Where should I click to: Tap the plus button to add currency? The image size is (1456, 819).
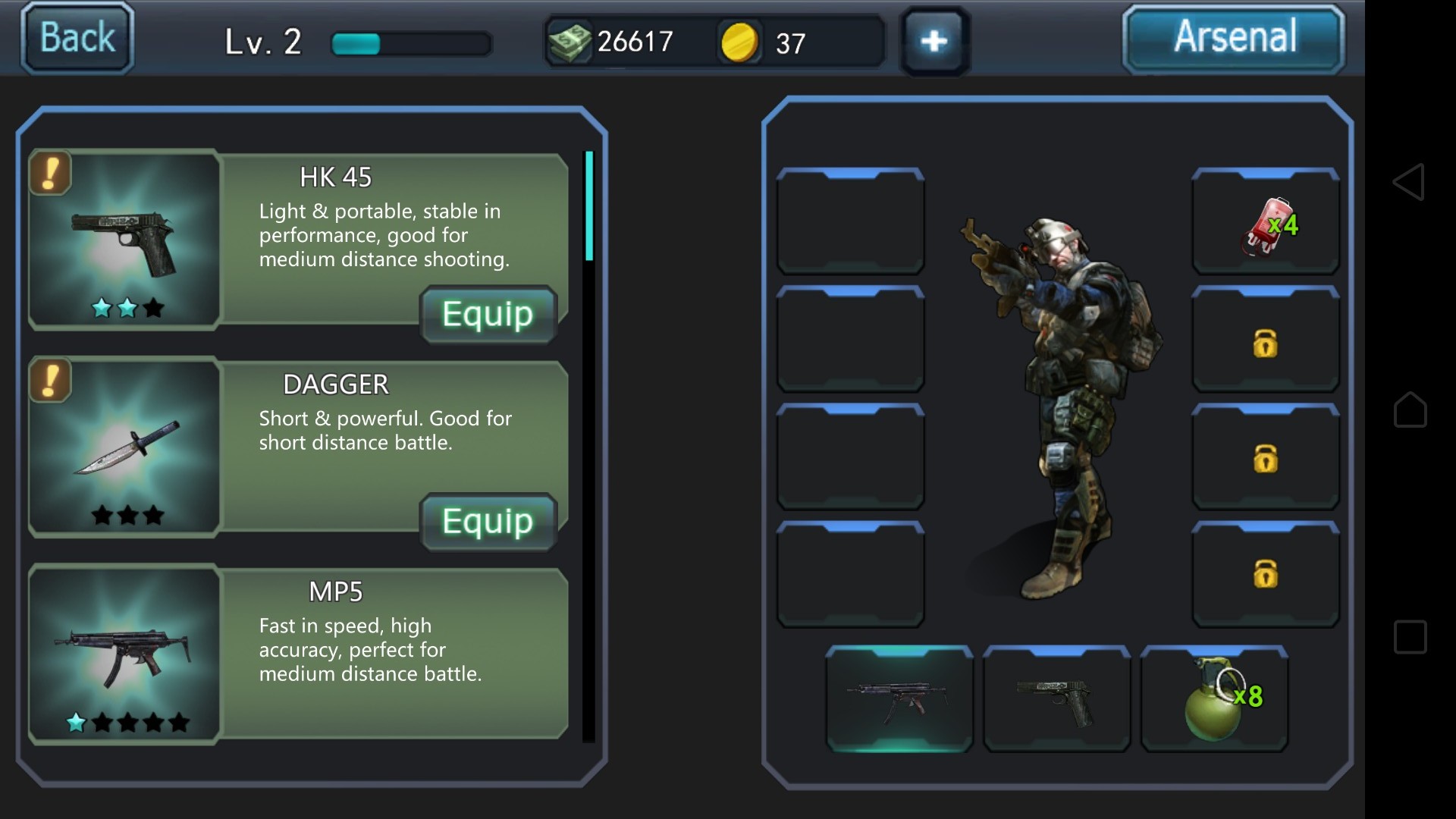tap(934, 41)
